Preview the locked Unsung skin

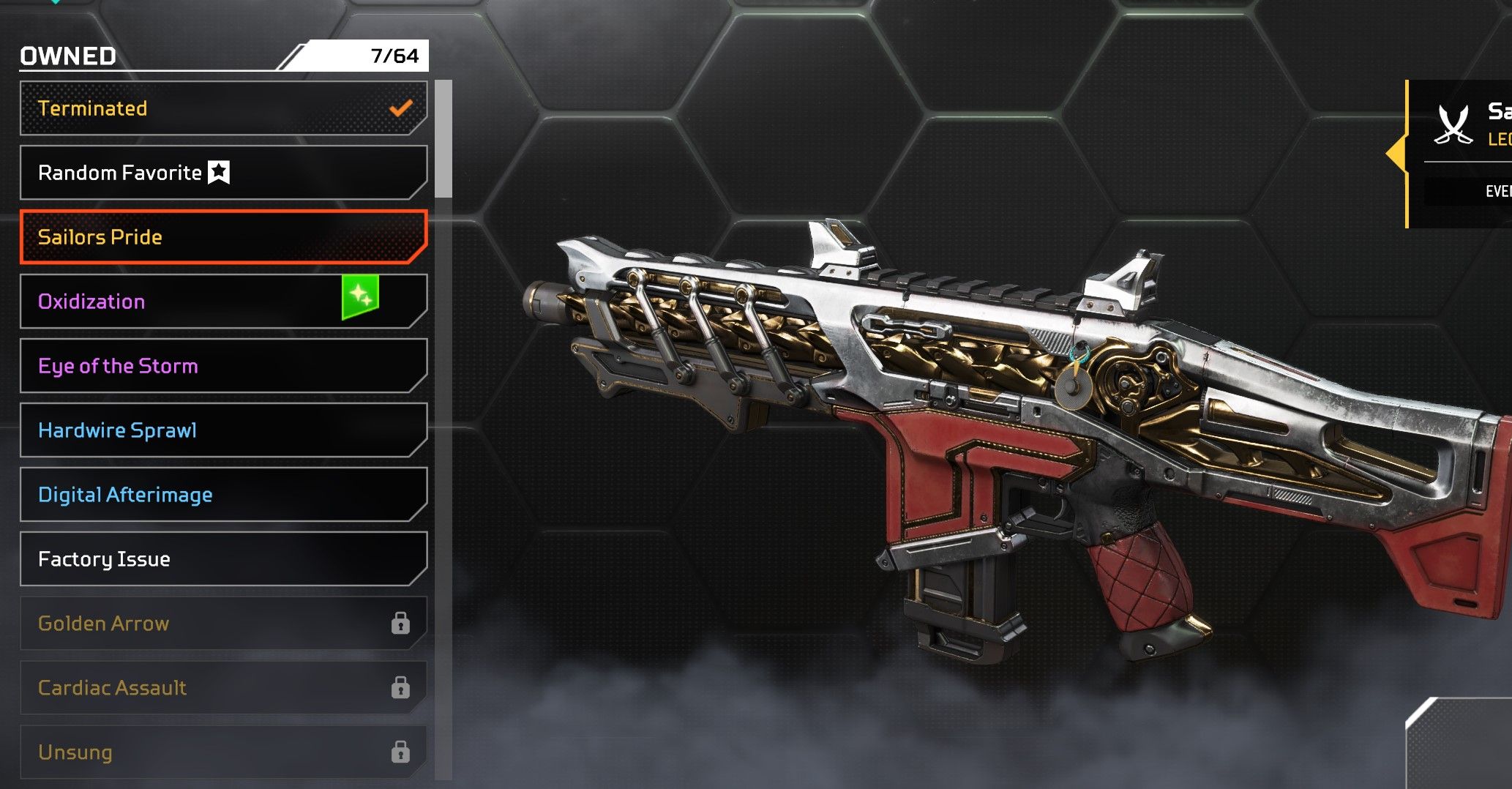click(223, 752)
